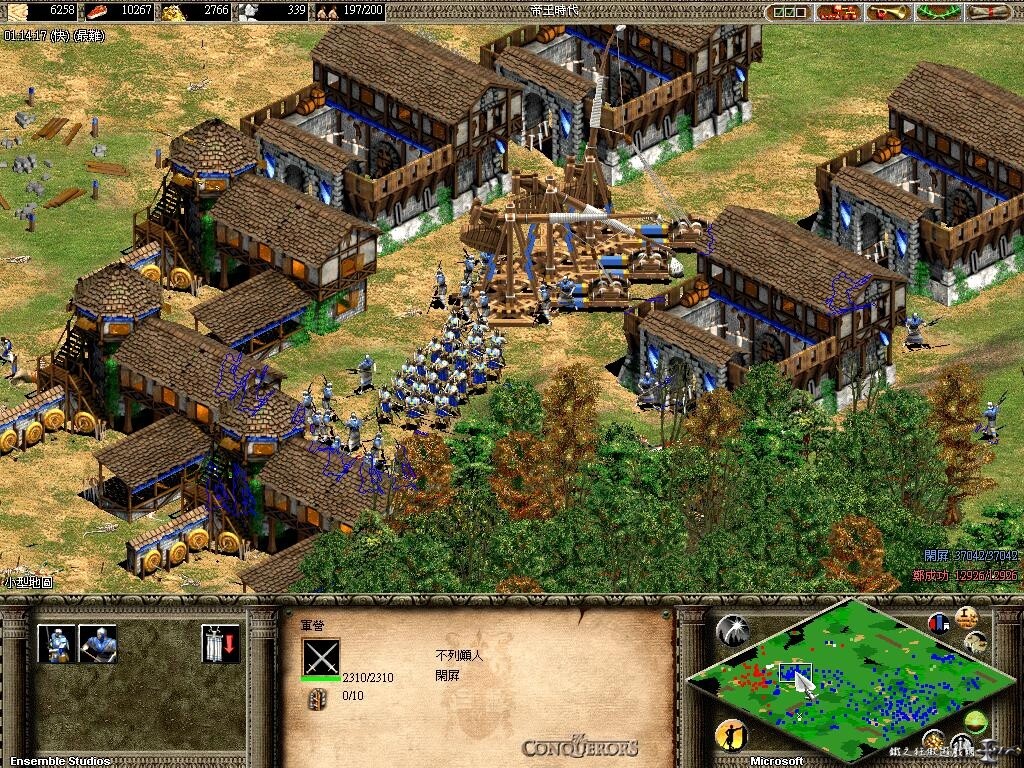The image size is (1024, 768).
Task: Switch minimap to the gold economic mode
Action: 934,740
